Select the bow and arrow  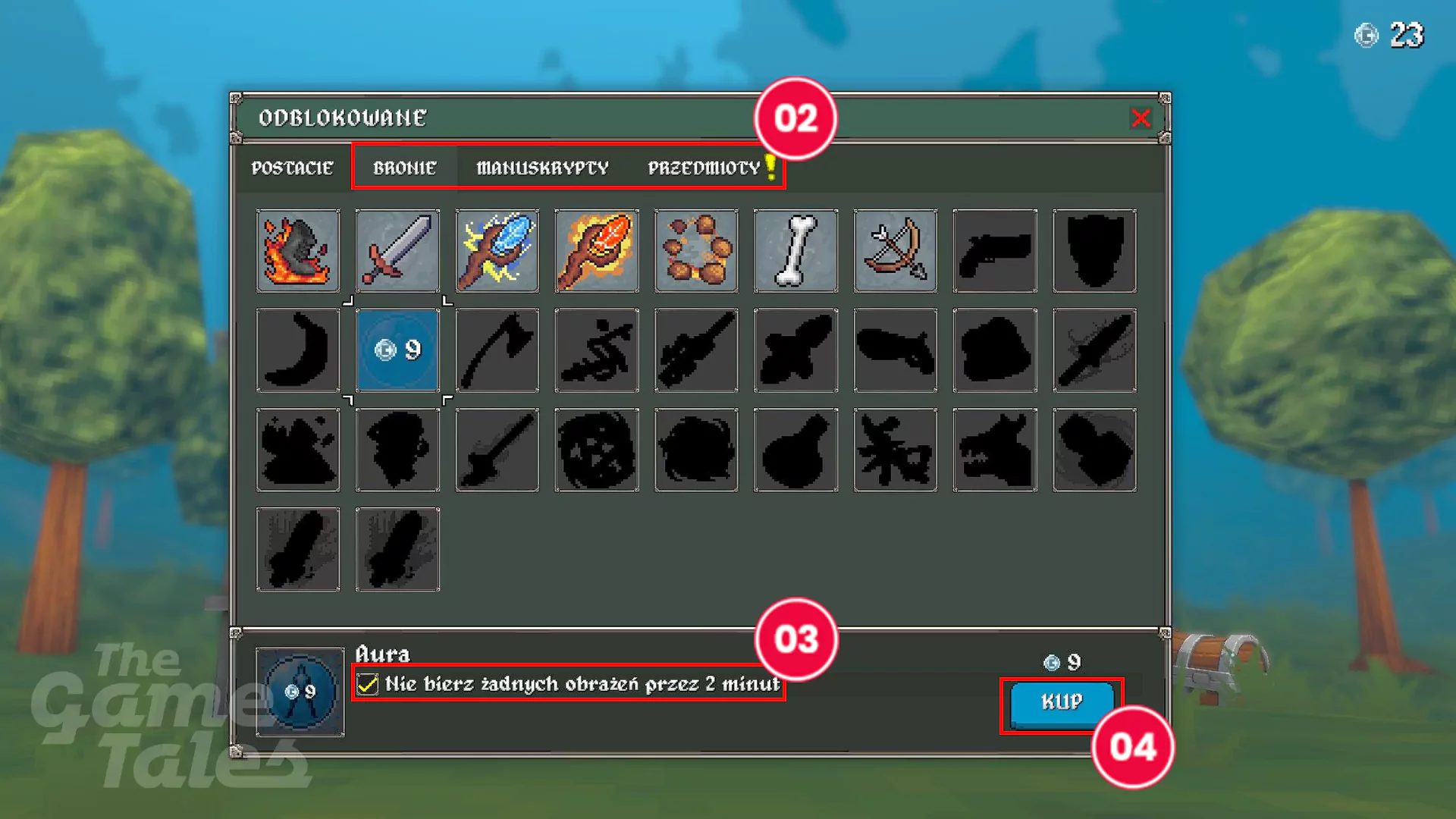pos(895,251)
